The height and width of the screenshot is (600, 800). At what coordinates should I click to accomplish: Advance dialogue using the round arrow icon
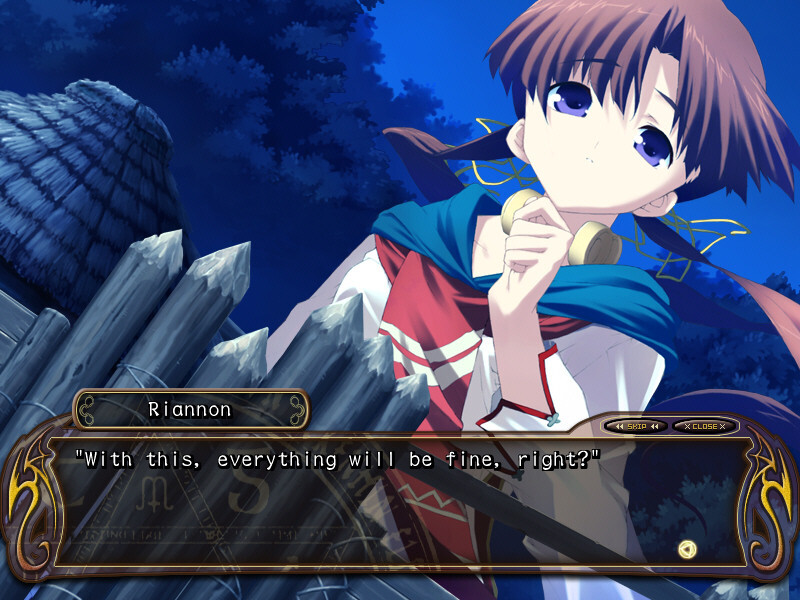click(x=686, y=548)
